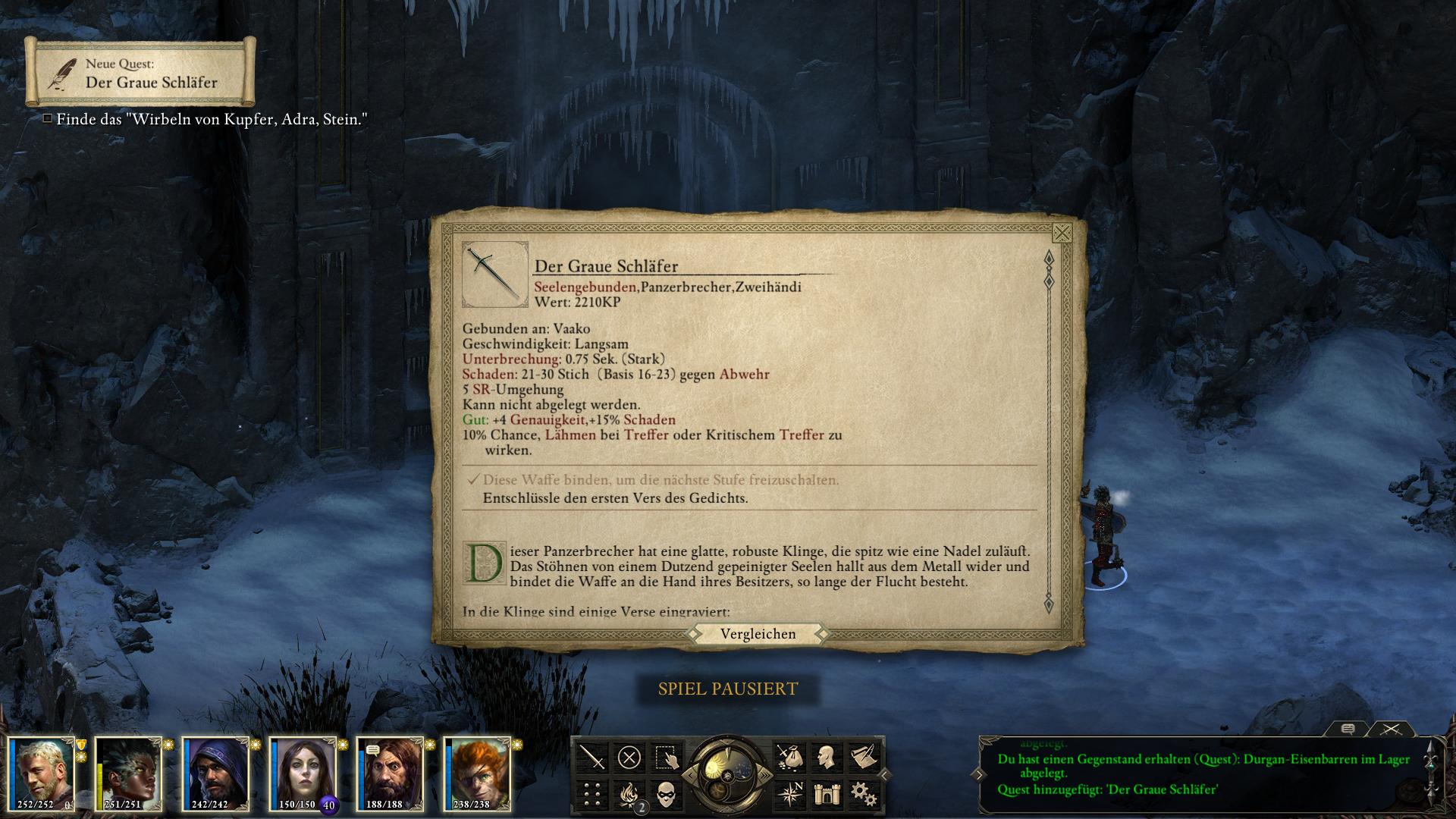The image size is (1456, 819).
Task: Select the orange-haired eyepatch character portrait
Action: (x=477, y=773)
